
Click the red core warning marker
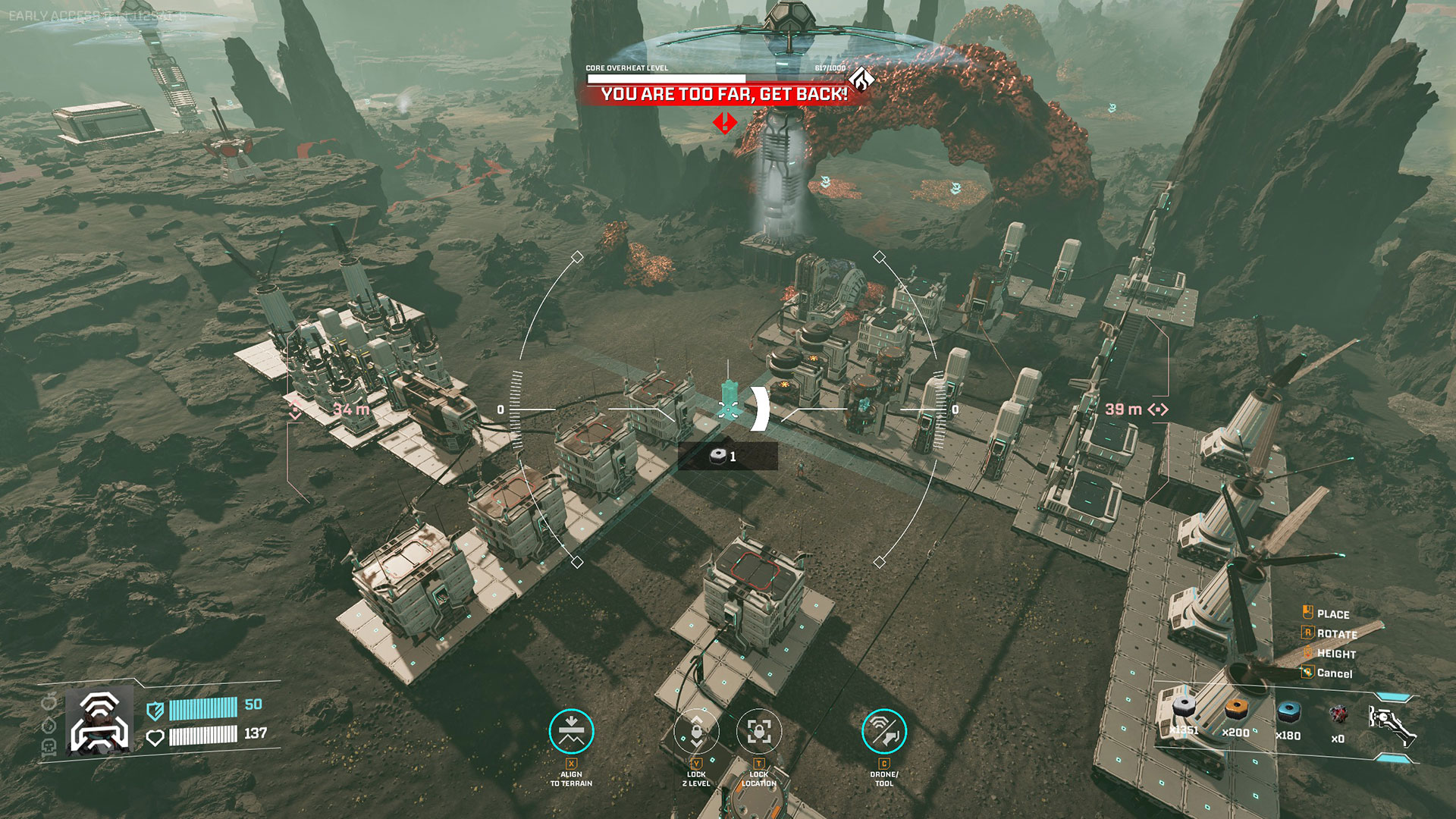click(725, 122)
